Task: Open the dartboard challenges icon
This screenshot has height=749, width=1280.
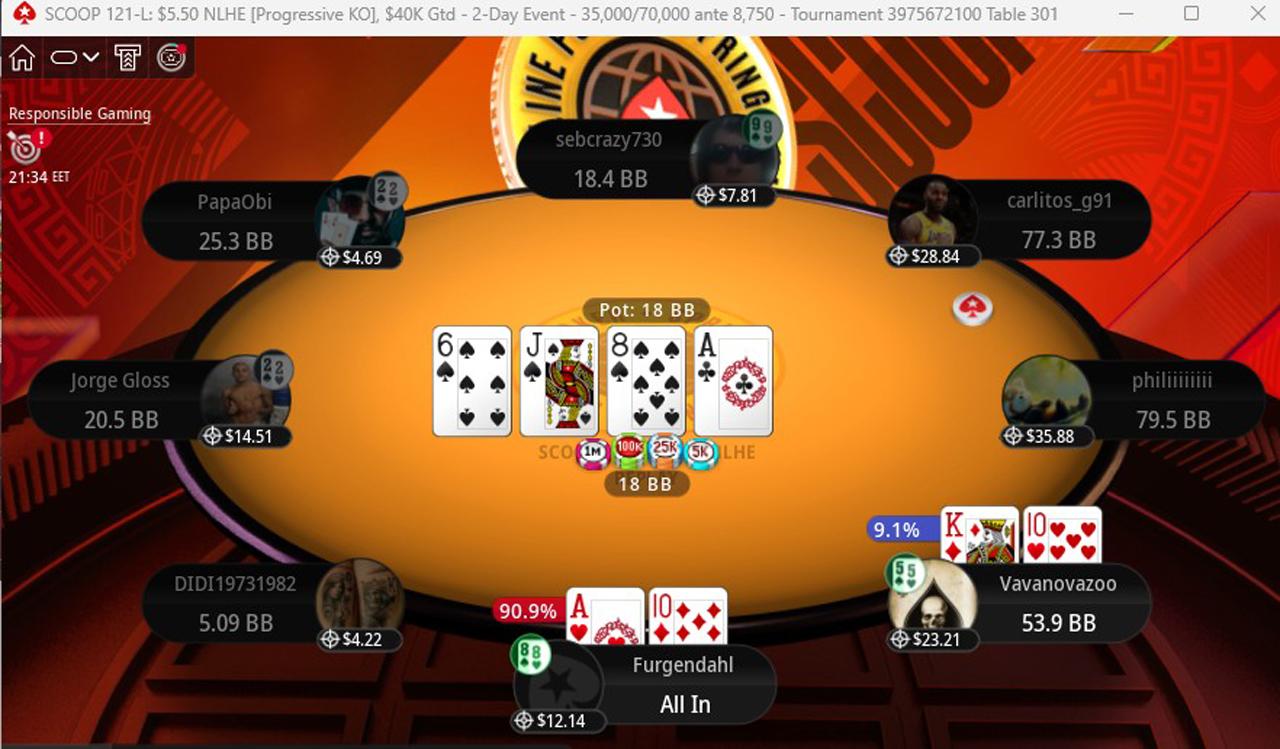Action: click(x=24, y=148)
